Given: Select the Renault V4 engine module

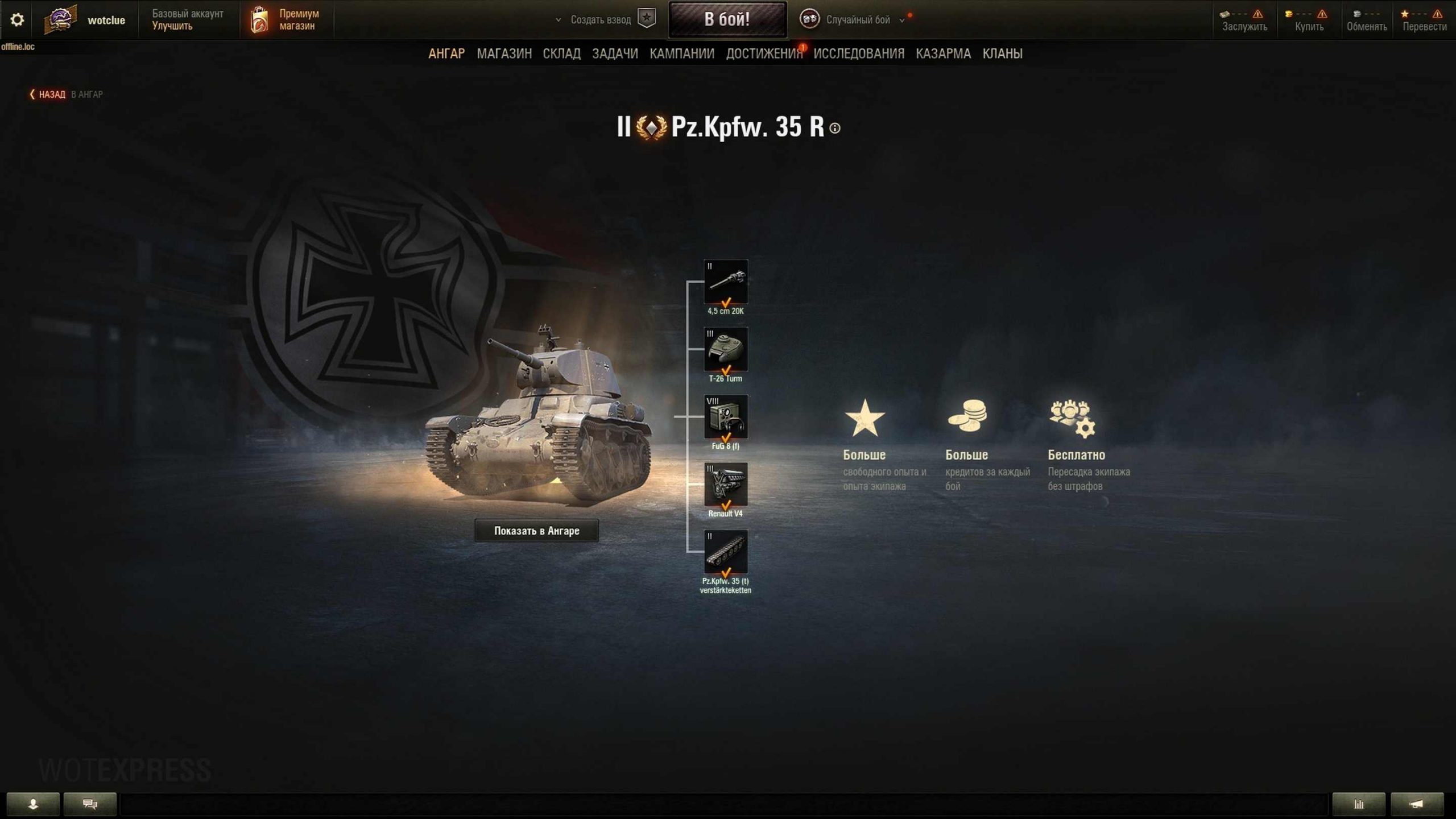Looking at the screenshot, I should (x=726, y=485).
